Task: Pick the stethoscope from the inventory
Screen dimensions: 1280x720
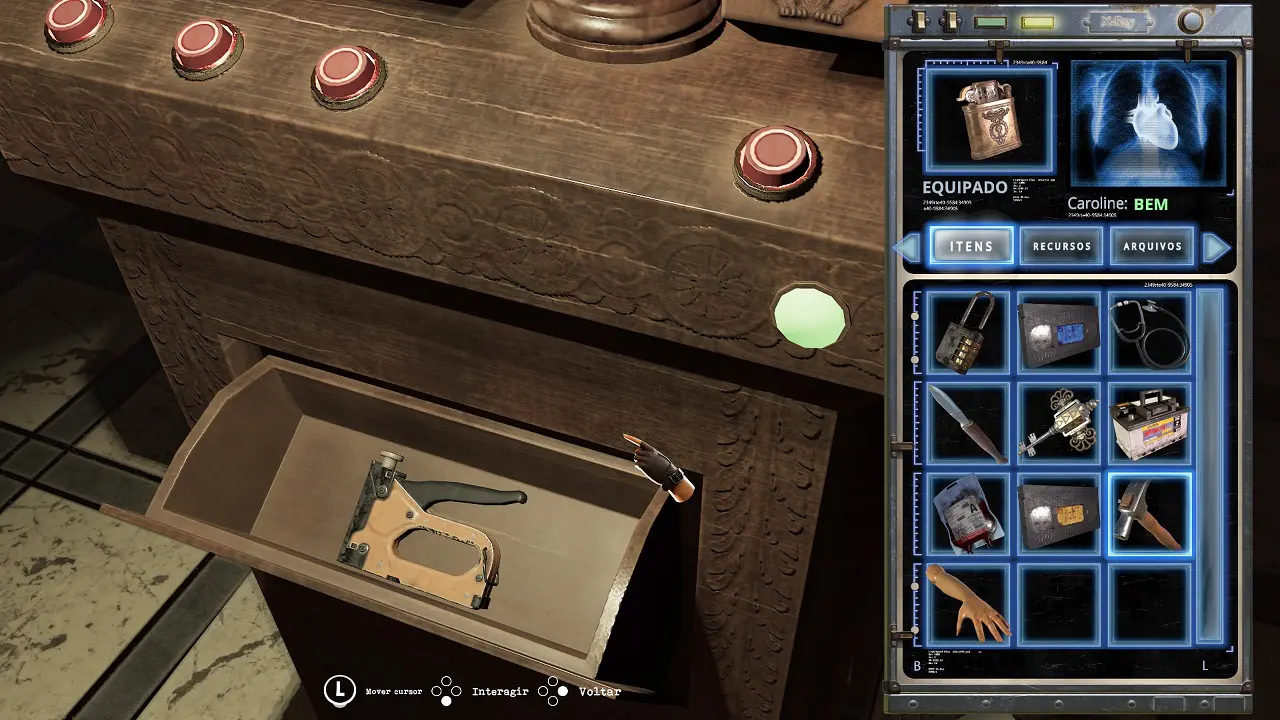Action: click(1149, 332)
